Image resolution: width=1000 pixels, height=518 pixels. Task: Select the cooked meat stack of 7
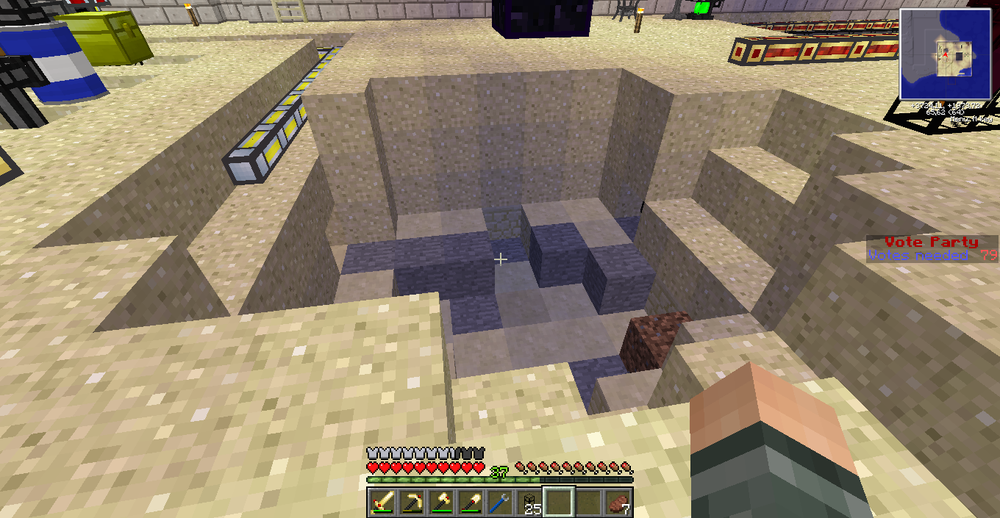tap(617, 502)
